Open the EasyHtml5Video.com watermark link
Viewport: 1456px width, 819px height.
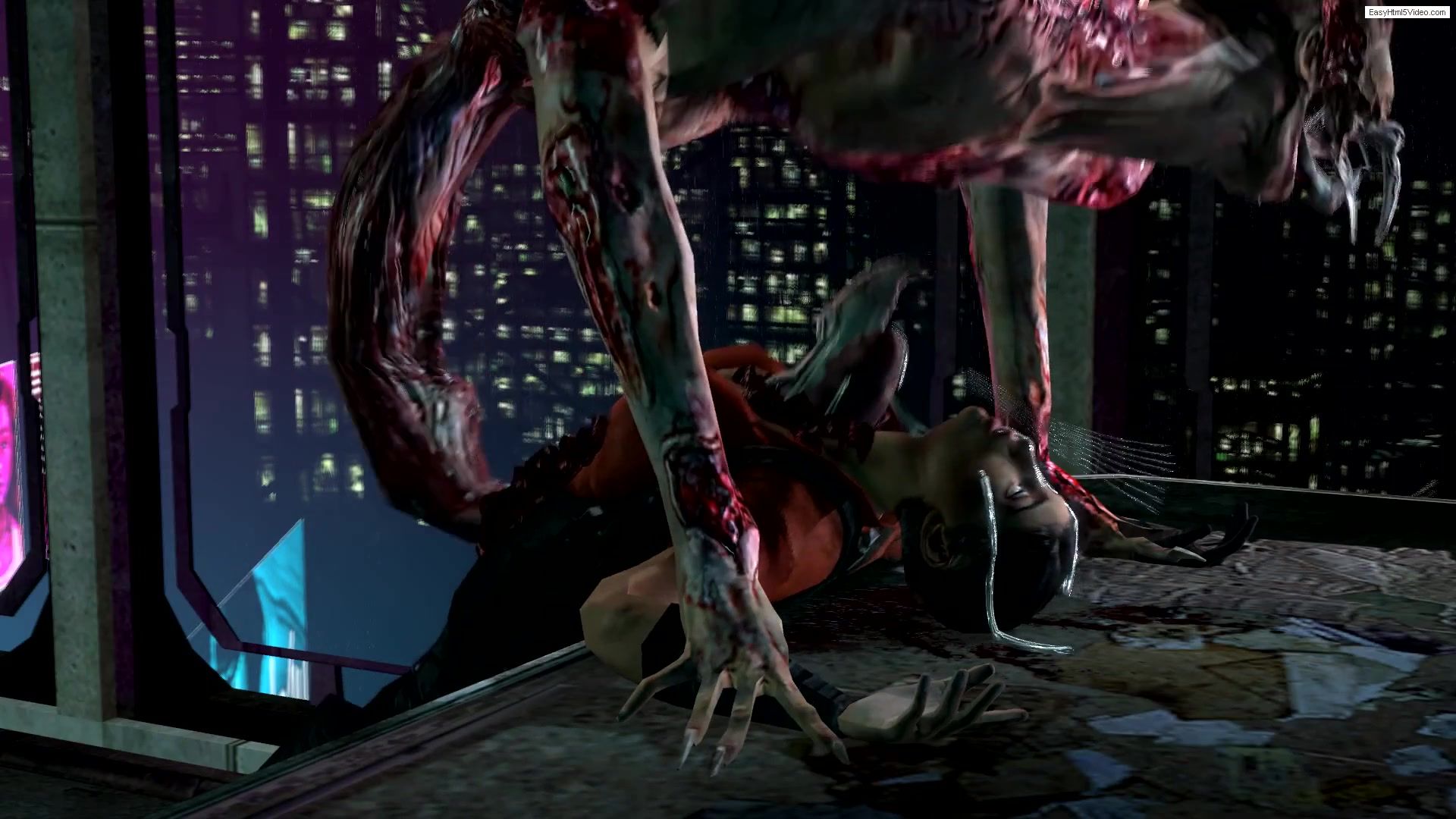click(x=1407, y=13)
